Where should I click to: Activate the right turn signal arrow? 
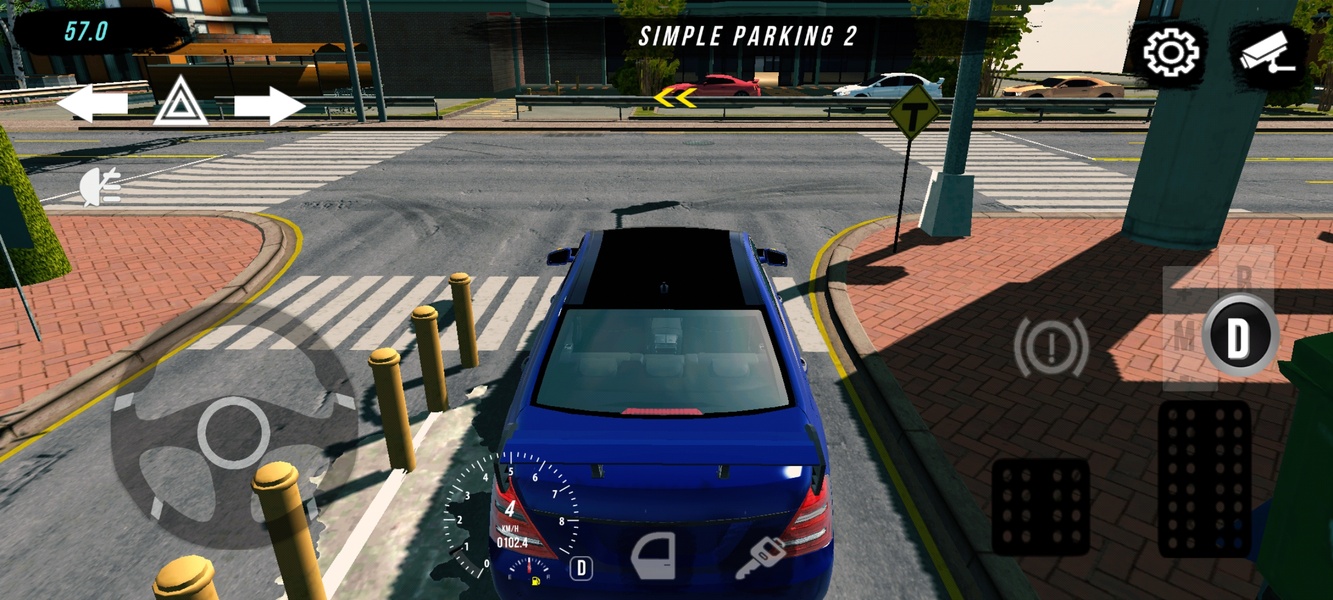pos(269,105)
